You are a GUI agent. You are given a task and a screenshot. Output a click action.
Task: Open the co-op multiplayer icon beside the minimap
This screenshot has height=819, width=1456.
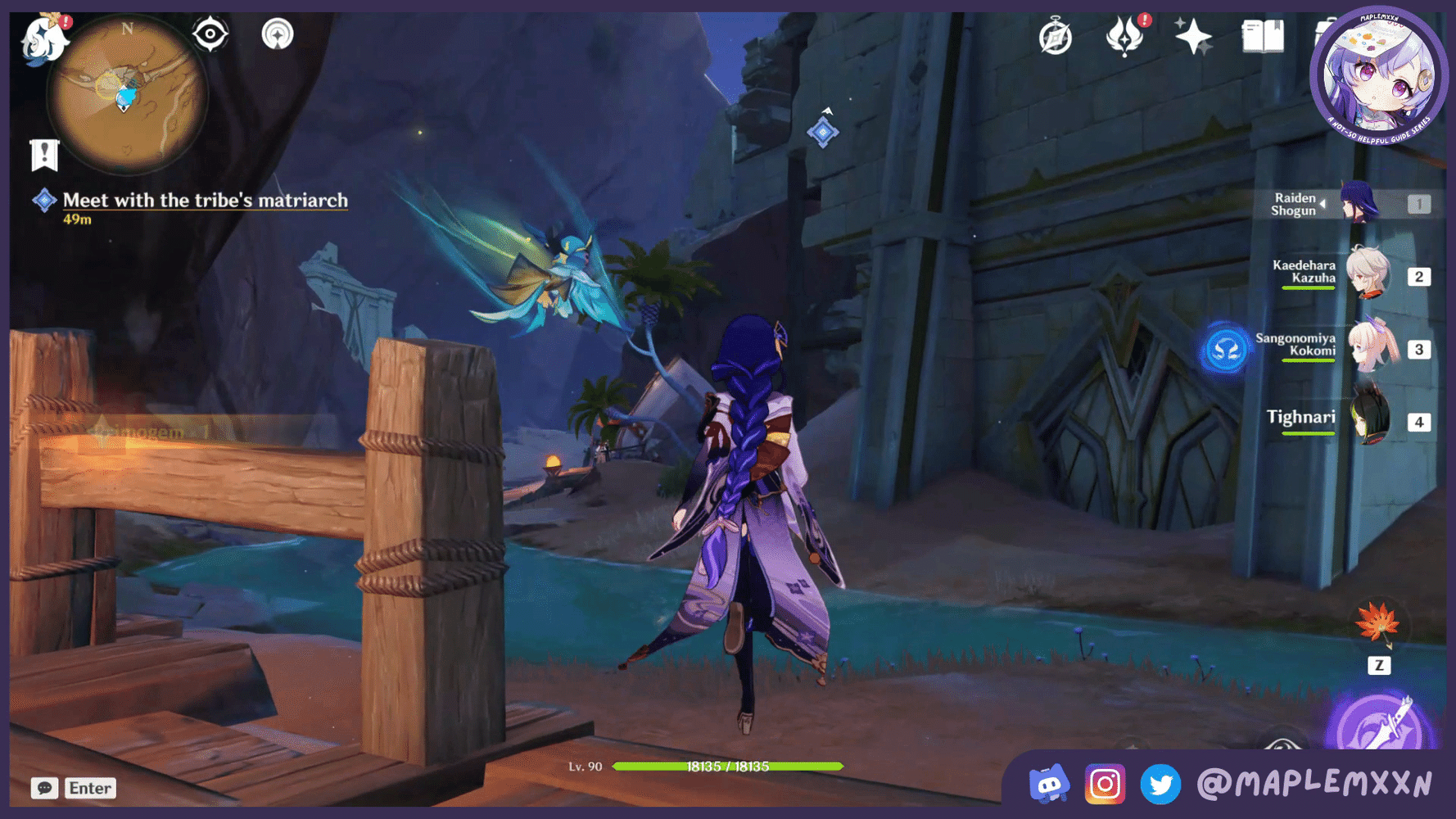[278, 34]
